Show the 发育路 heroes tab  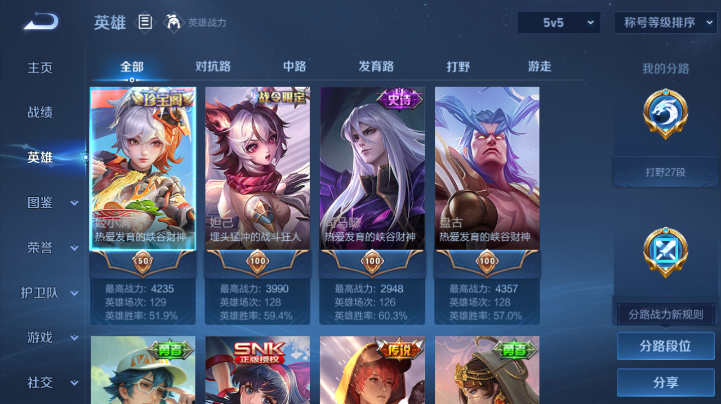377,67
